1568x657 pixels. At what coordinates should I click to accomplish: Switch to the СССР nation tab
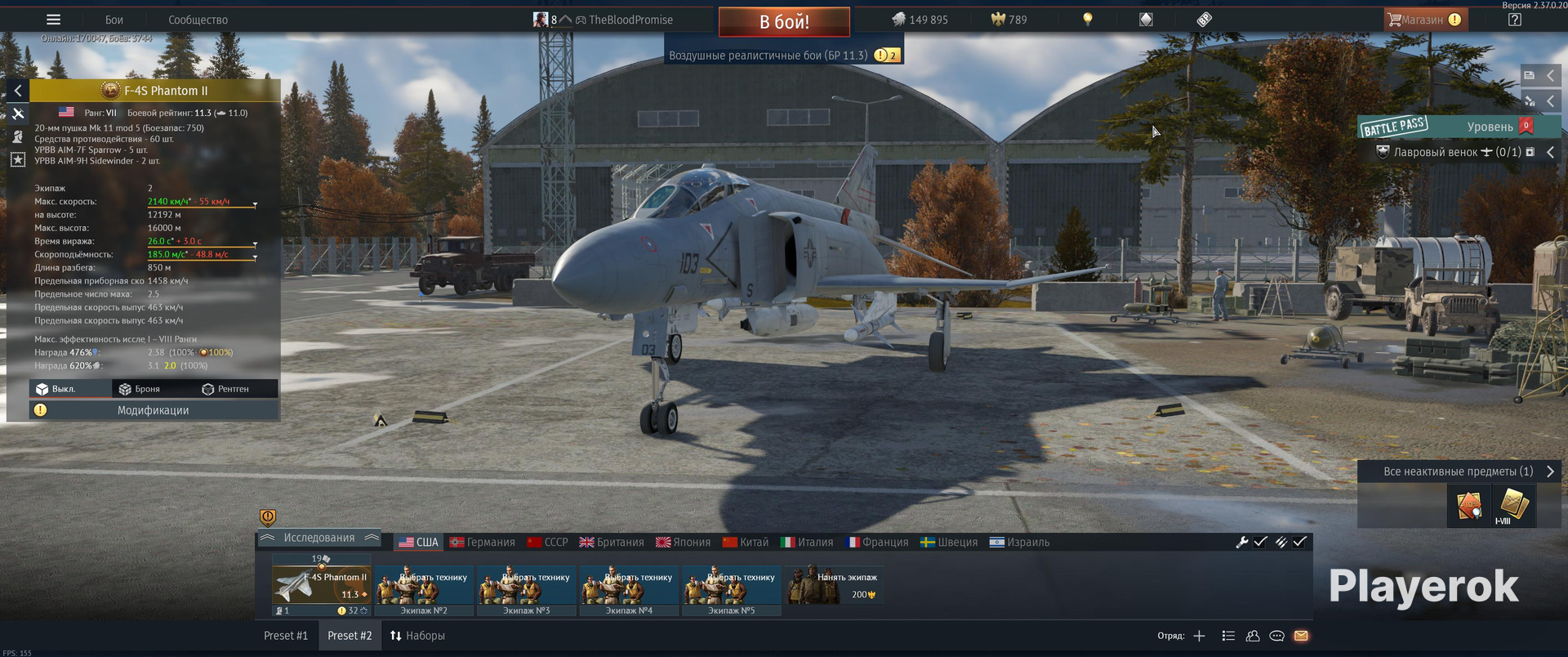coord(548,542)
